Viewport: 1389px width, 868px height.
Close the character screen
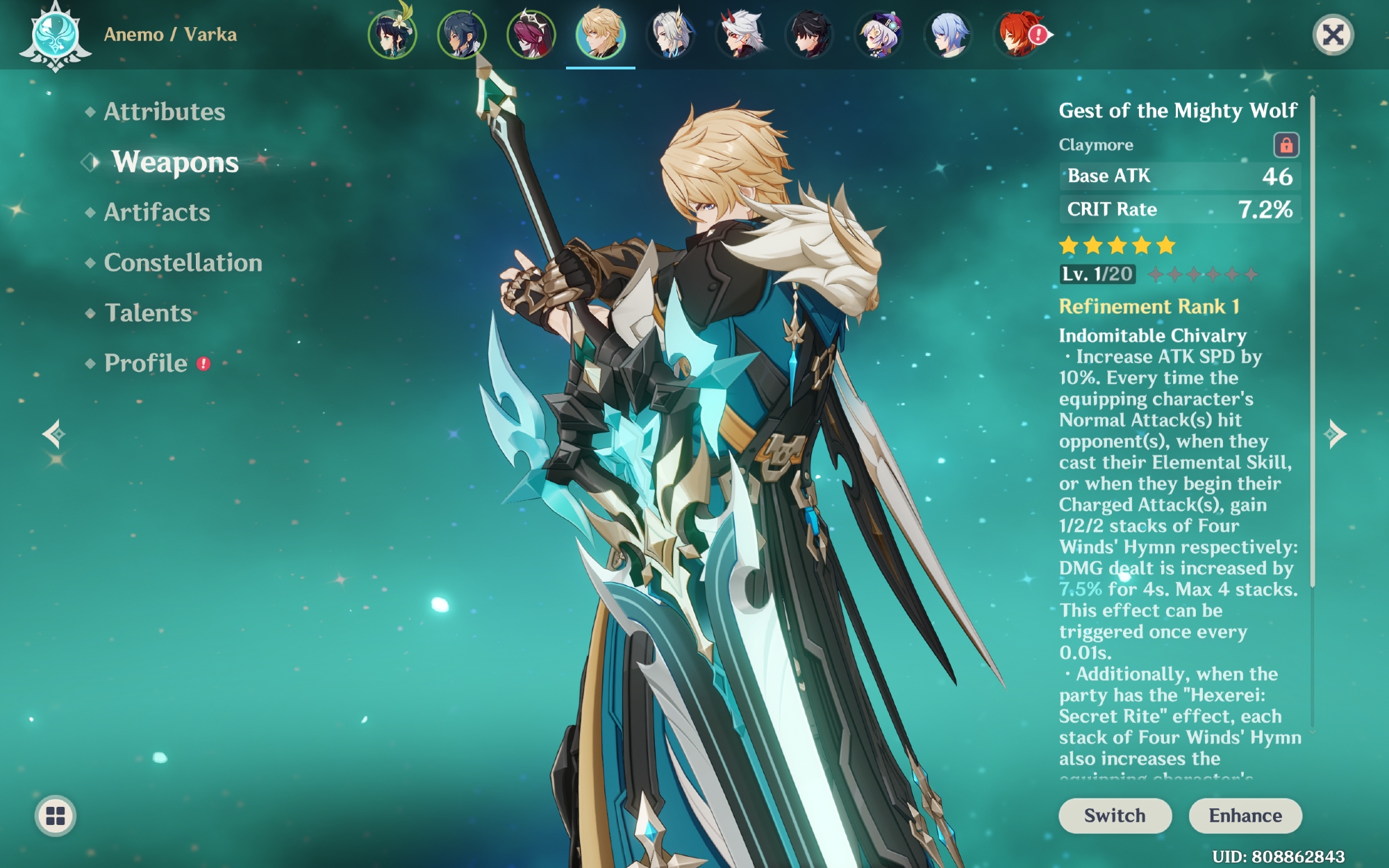pos(1333,35)
